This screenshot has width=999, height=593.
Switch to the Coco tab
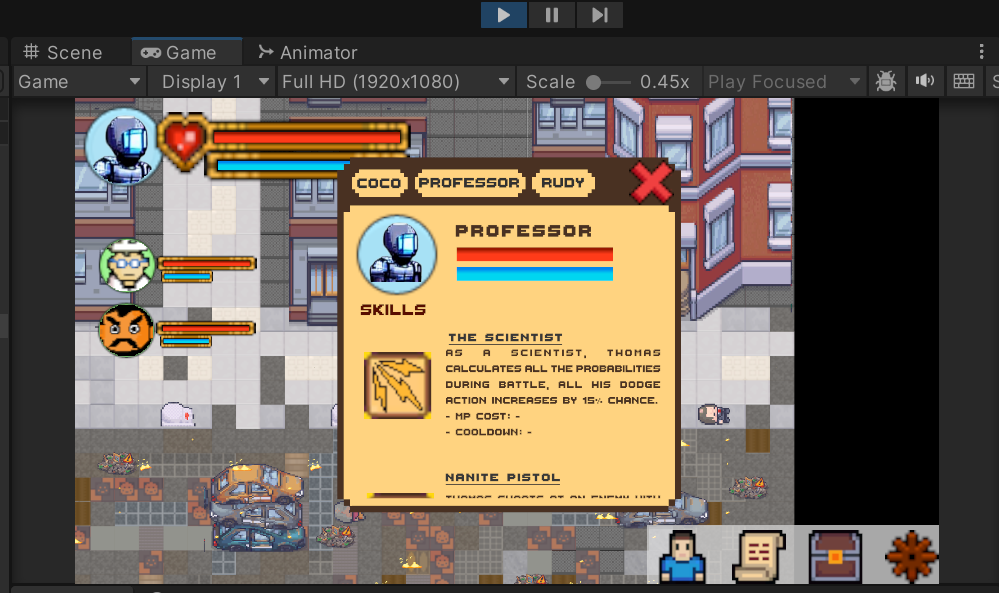click(x=379, y=183)
